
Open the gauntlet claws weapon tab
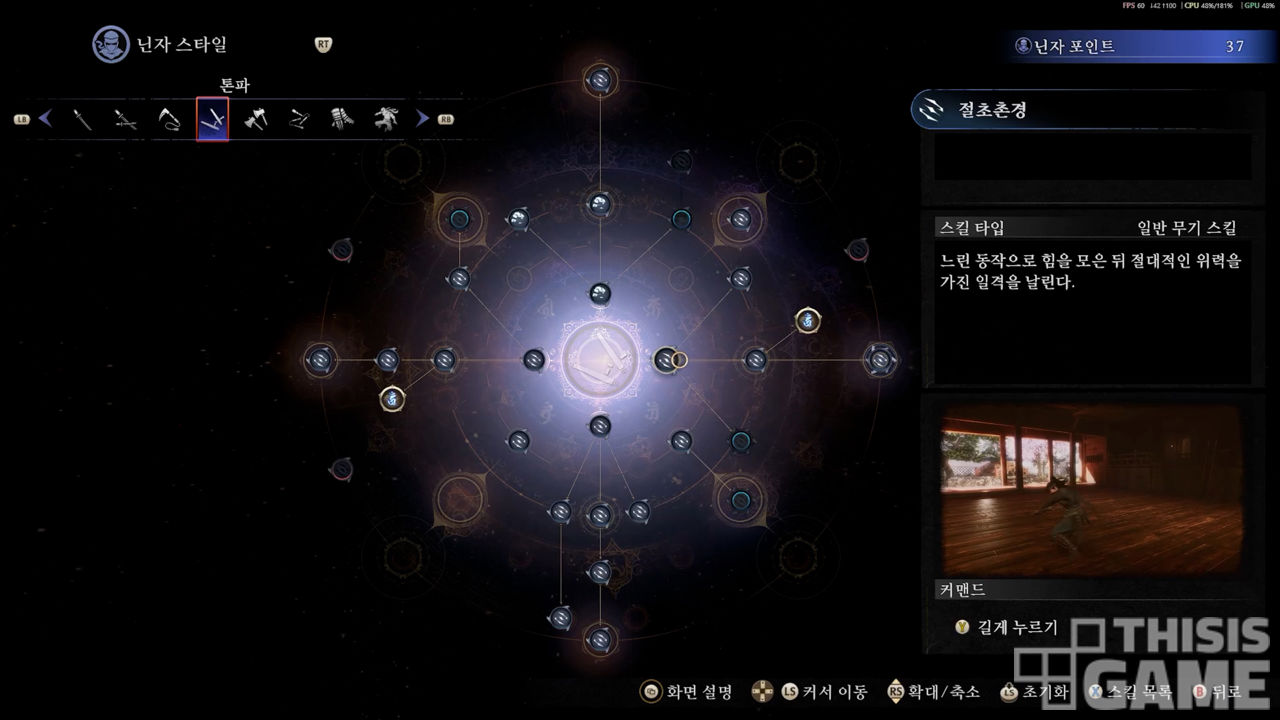(x=342, y=120)
